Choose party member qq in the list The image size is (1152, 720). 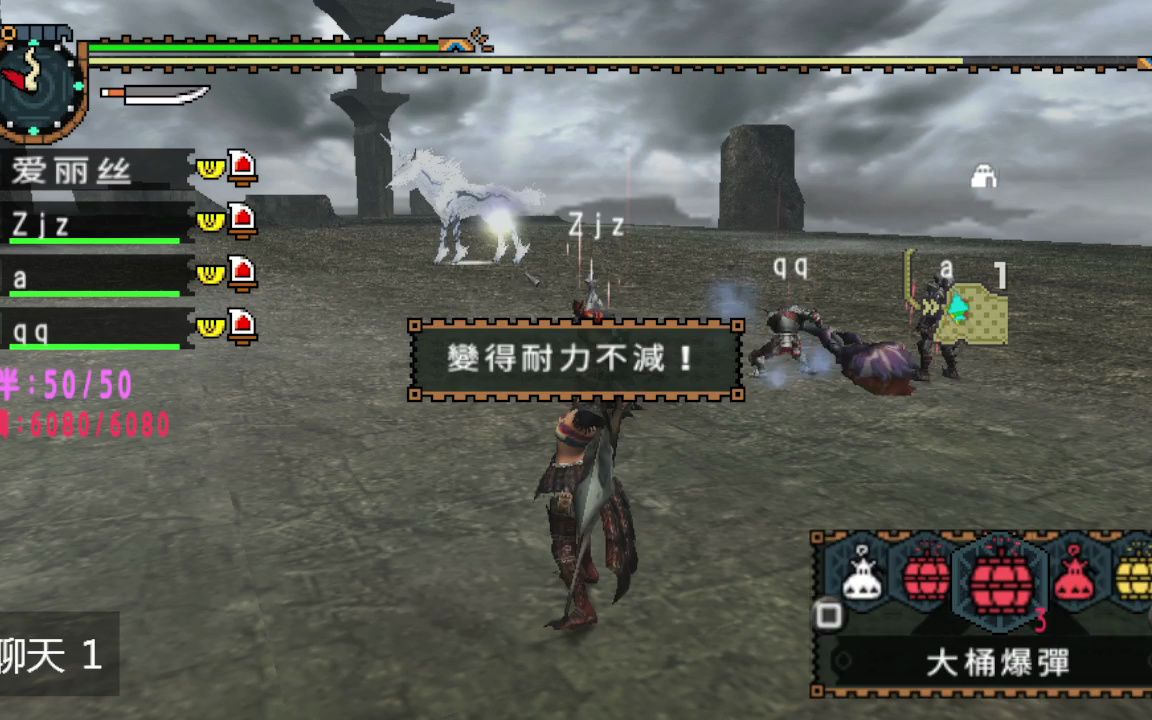pos(96,330)
